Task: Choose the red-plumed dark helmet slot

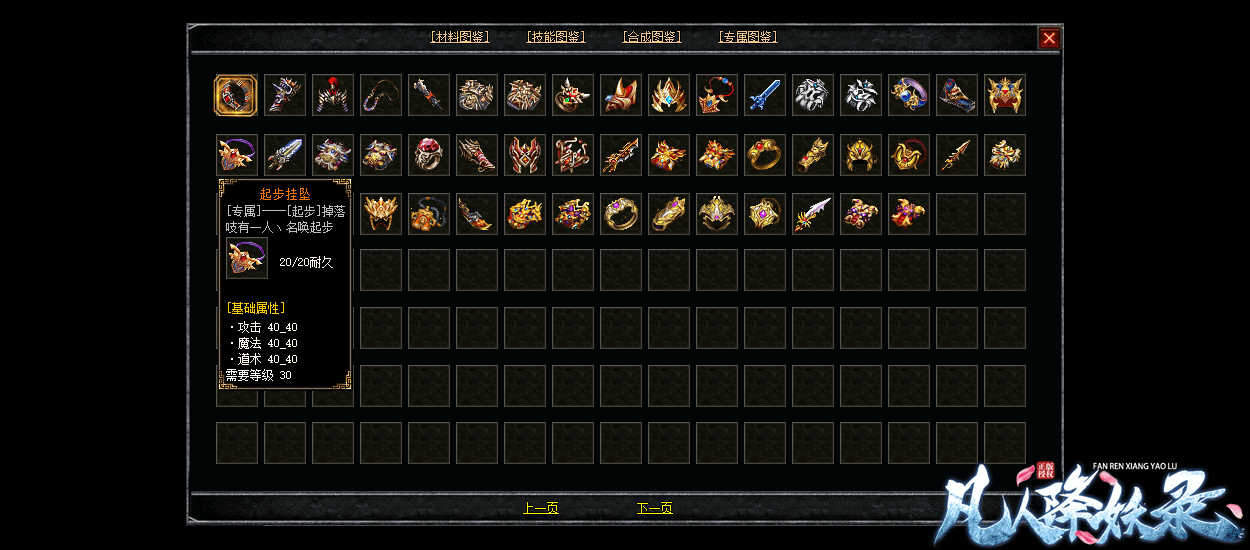Action: point(333,96)
